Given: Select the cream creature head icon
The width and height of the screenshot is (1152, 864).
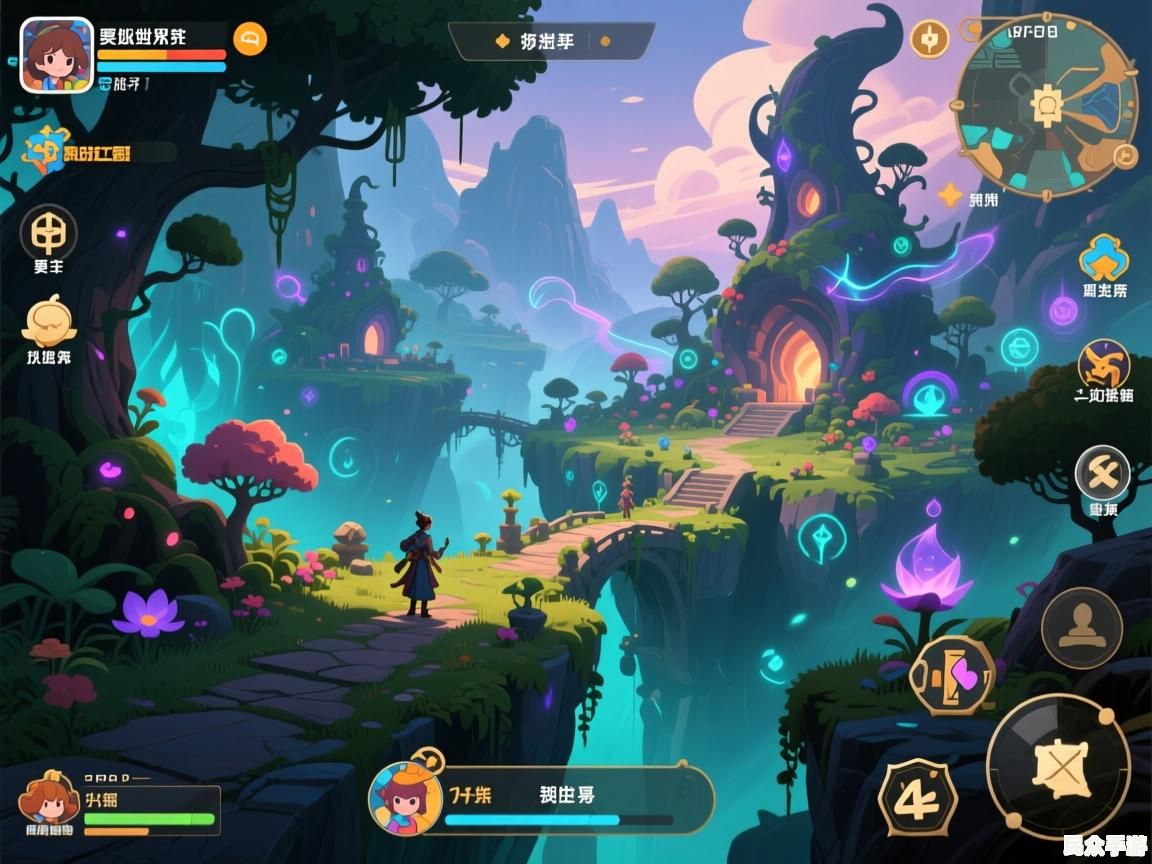Looking at the screenshot, I should coord(49,322).
